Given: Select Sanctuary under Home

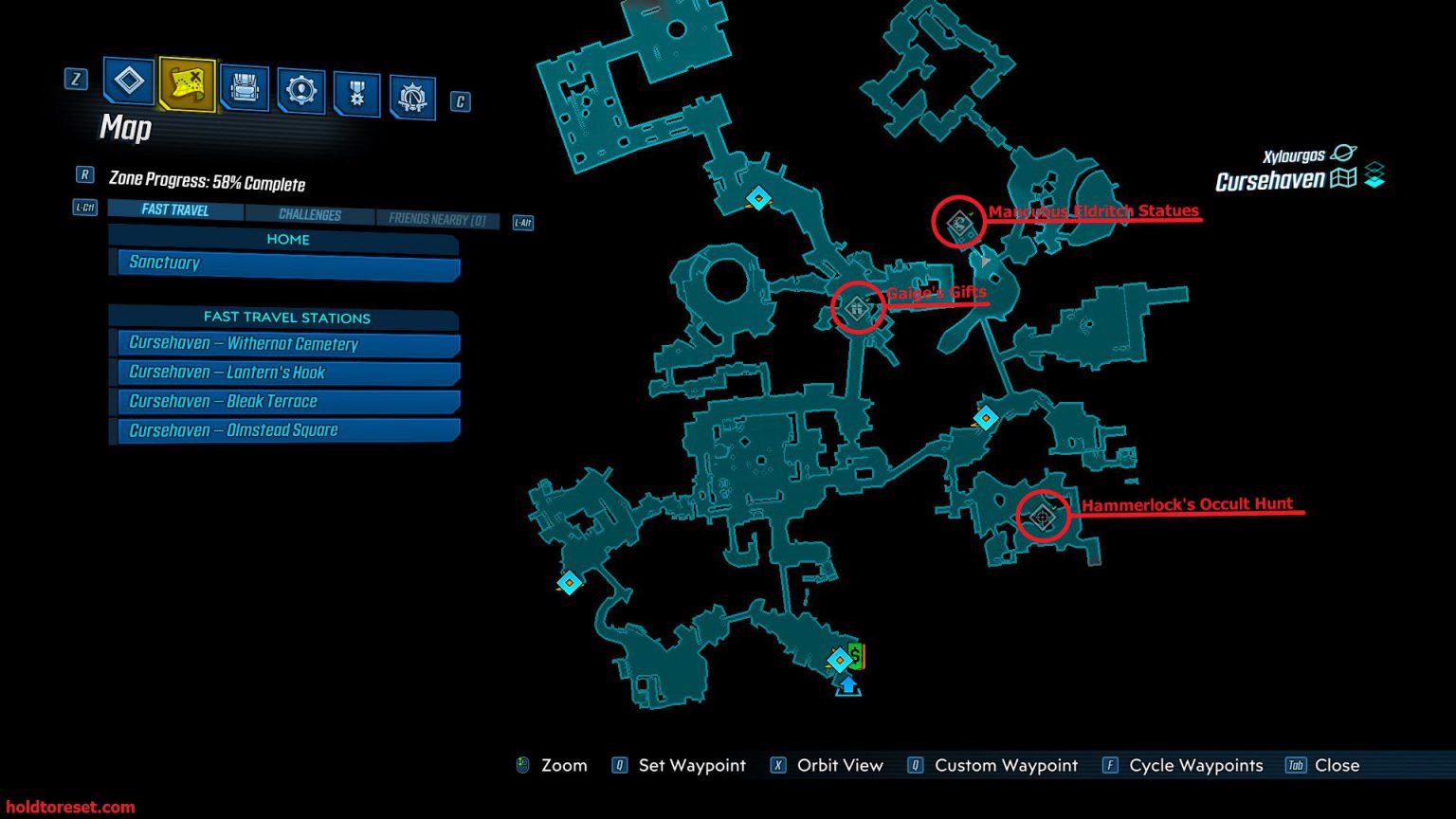Looking at the screenshot, I should coord(283,263).
